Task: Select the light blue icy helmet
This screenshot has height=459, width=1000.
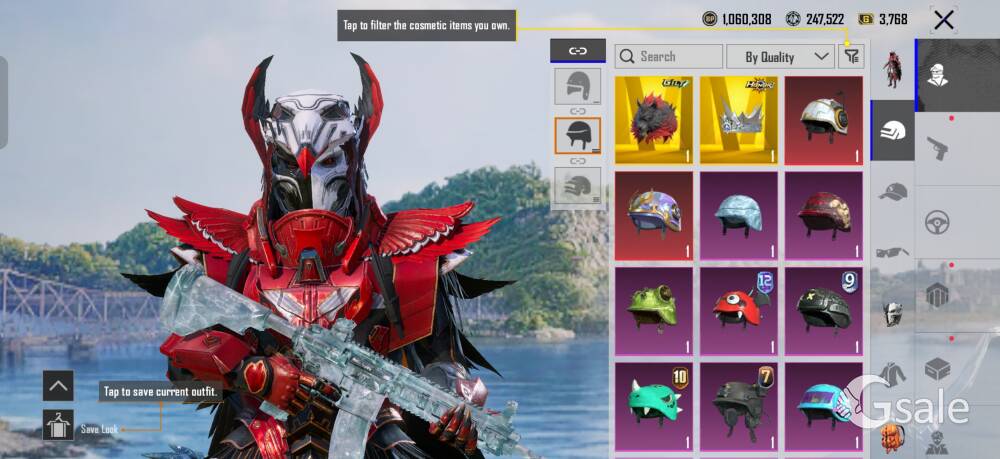Action: pos(738,215)
